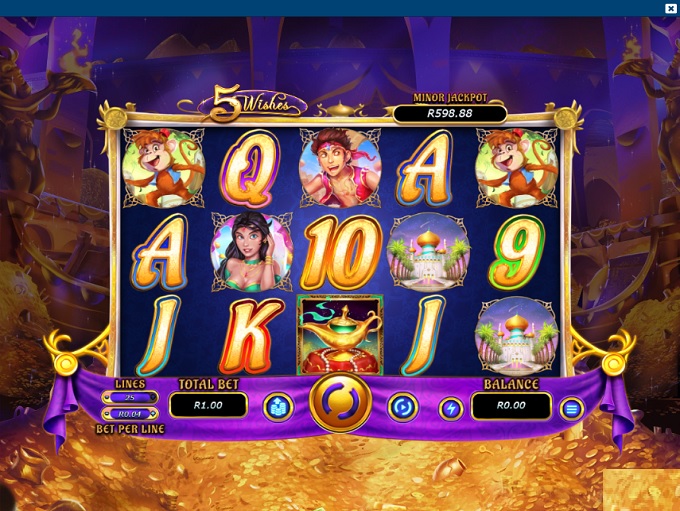Open the hamburger menu button
This screenshot has height=511, width=680.
coord(571,408)
